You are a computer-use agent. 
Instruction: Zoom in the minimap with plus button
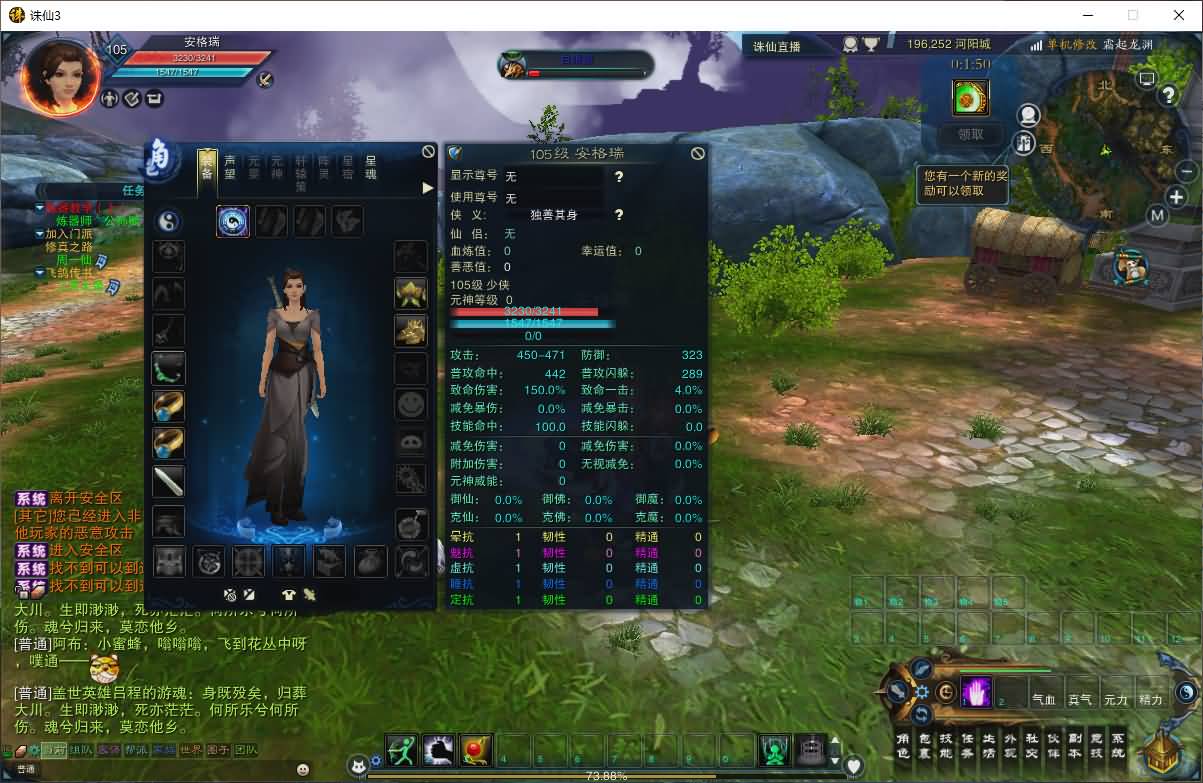click(x=1176, y=197)
